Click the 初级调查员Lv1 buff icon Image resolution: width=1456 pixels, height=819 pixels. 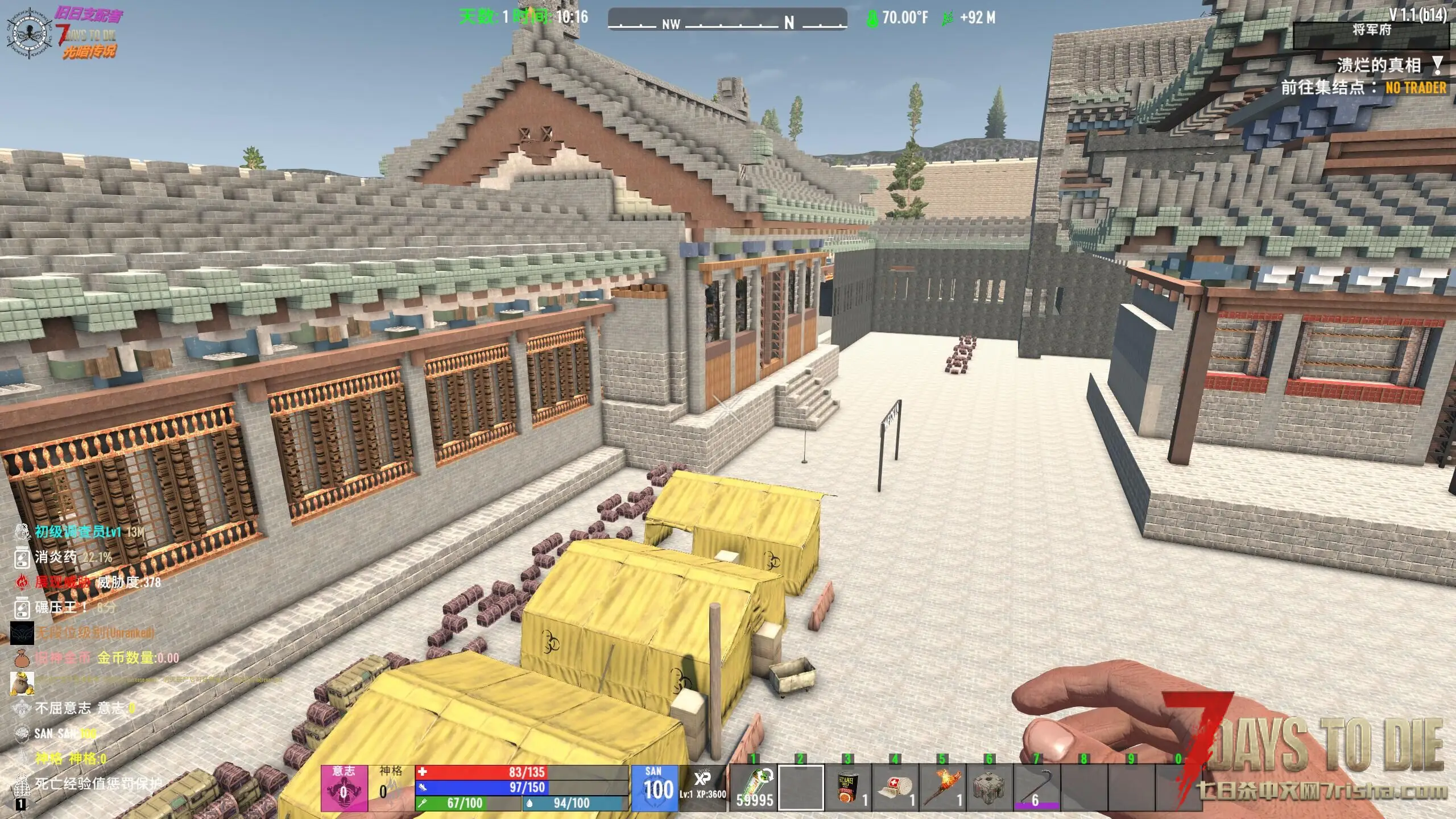coord(22,532)
